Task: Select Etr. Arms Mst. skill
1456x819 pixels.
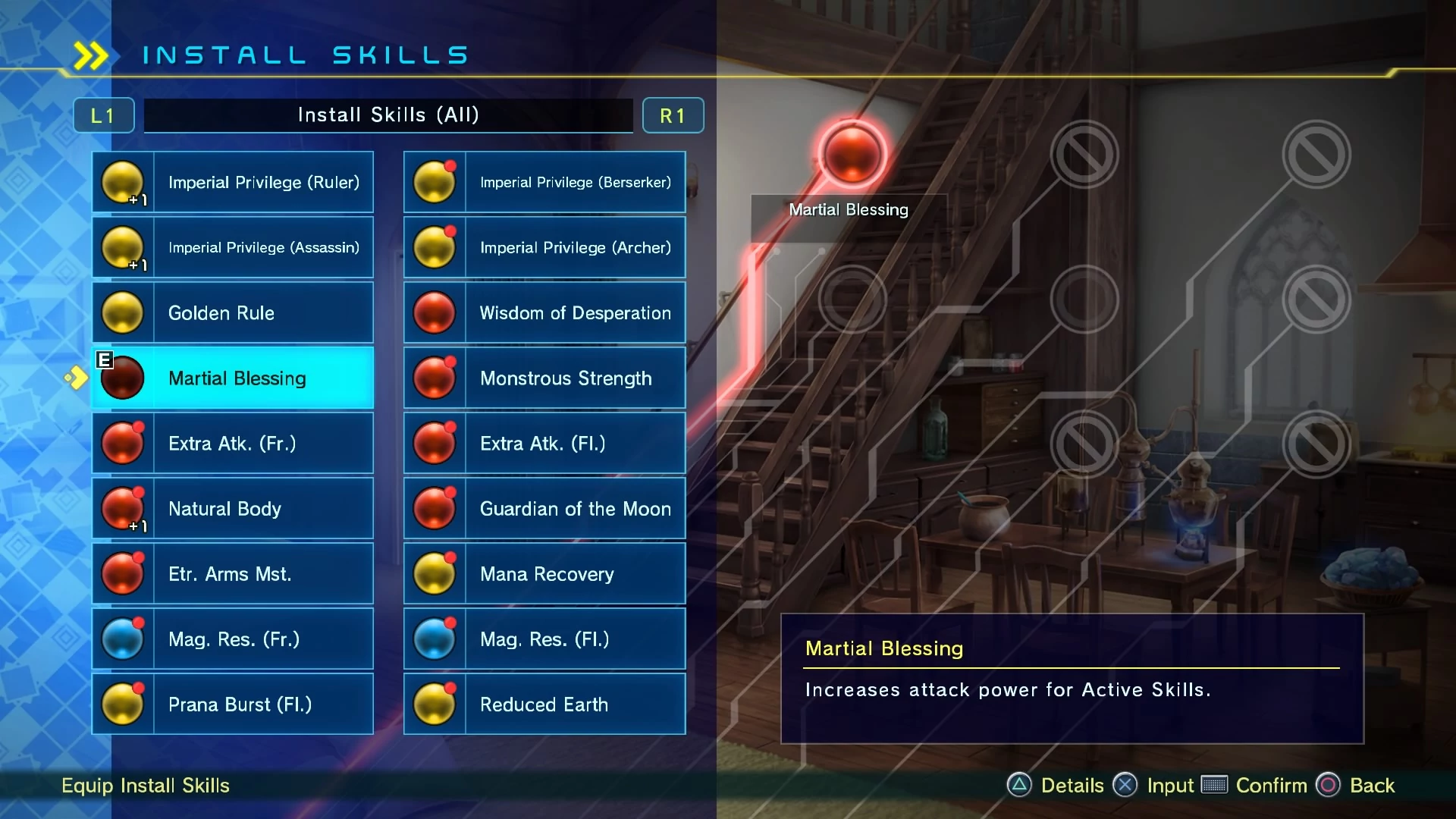Action: [233, 573]
